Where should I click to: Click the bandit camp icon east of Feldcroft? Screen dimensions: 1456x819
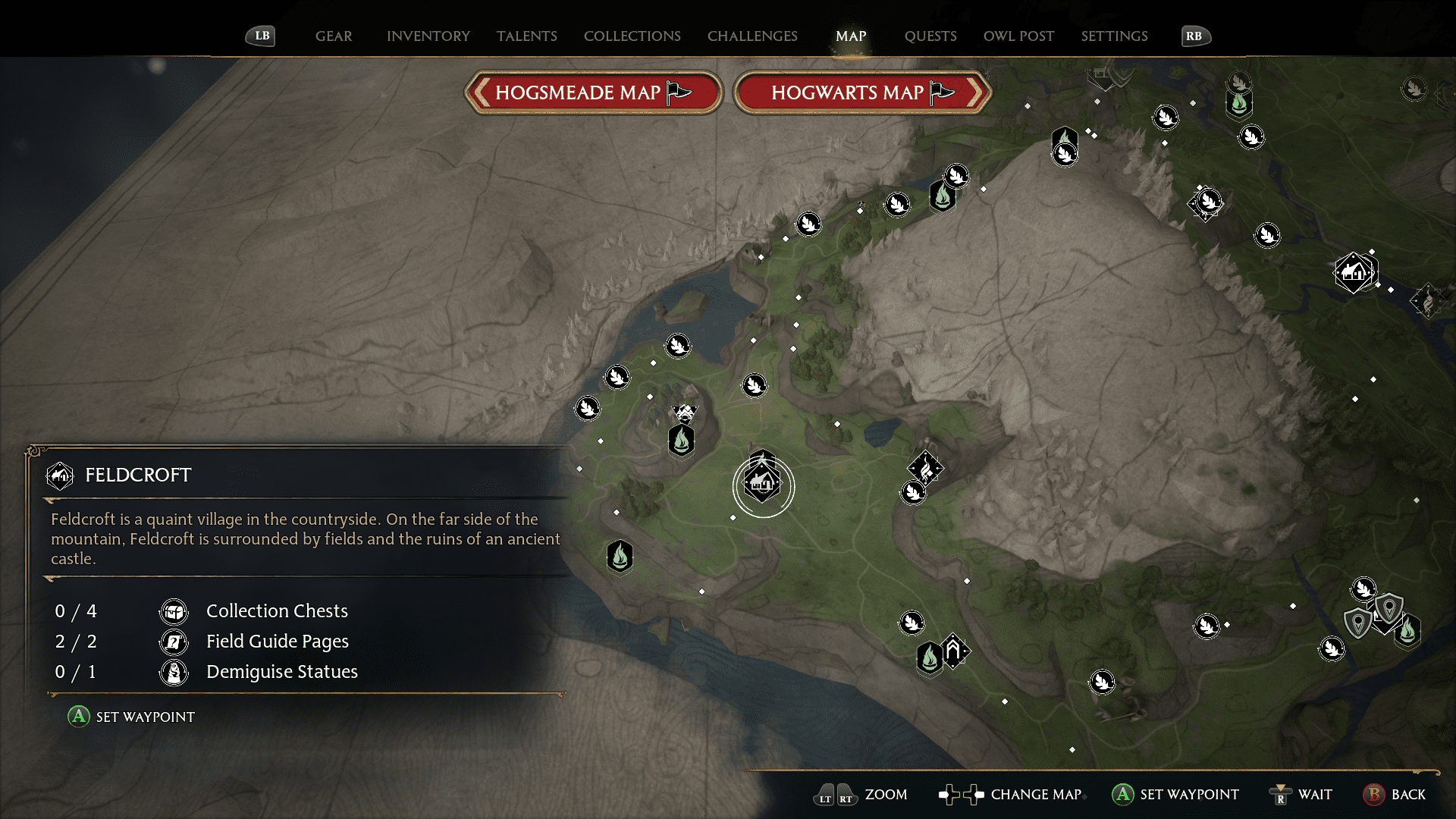click(927, 468)
